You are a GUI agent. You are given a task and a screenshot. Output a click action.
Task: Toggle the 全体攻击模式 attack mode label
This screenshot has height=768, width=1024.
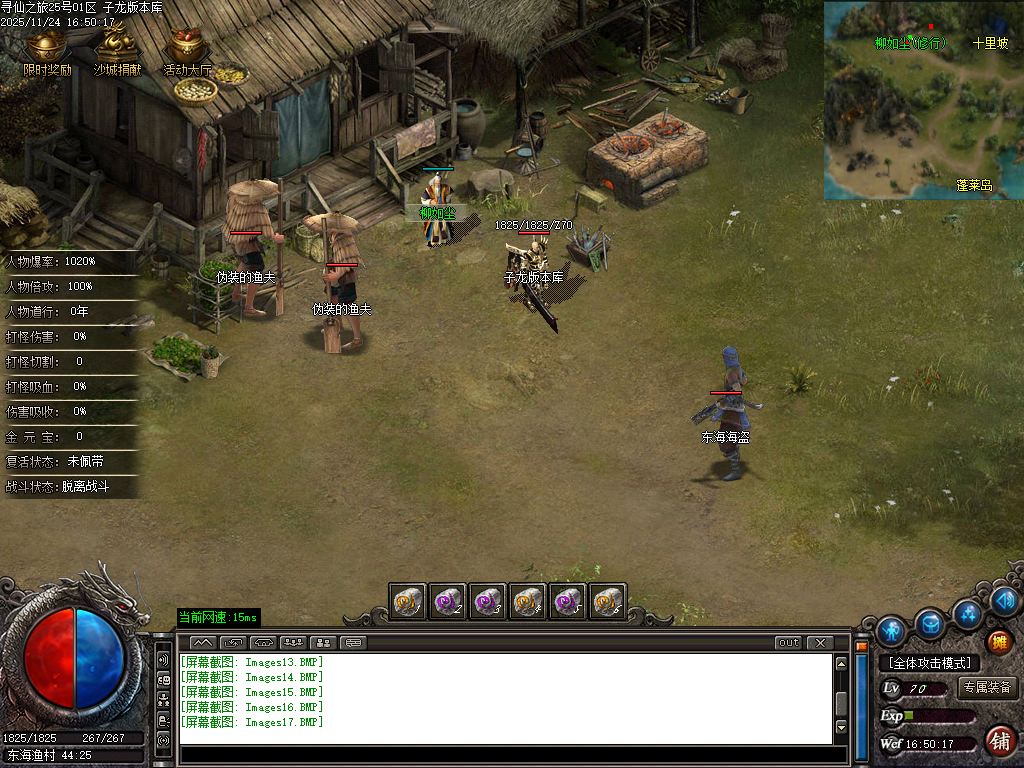click(x=929, y=663)
